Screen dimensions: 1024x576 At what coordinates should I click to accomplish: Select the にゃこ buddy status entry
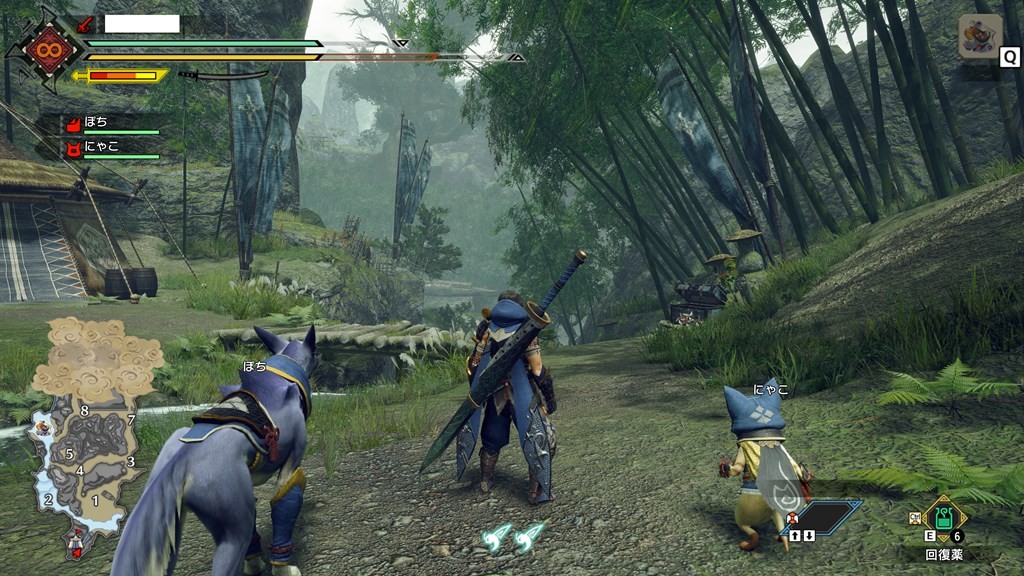tap(111, 149)
